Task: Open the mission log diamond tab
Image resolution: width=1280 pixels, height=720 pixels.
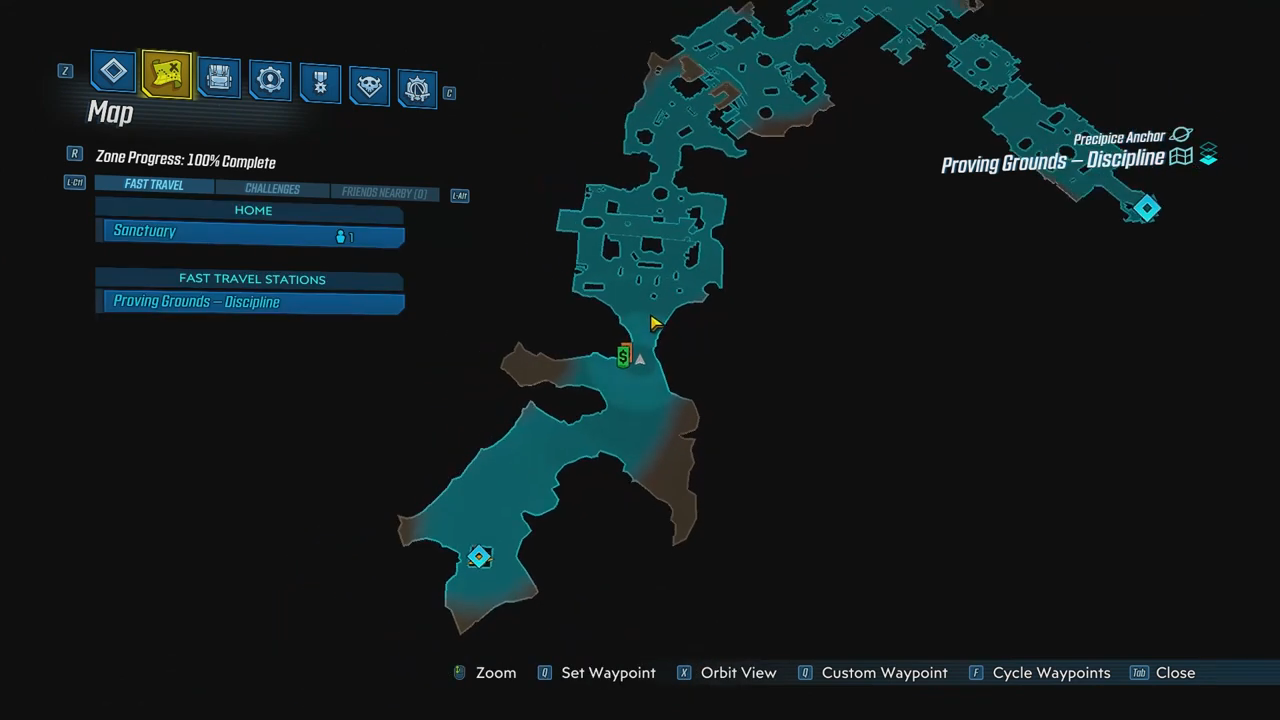Action: [x=114, y=72]
